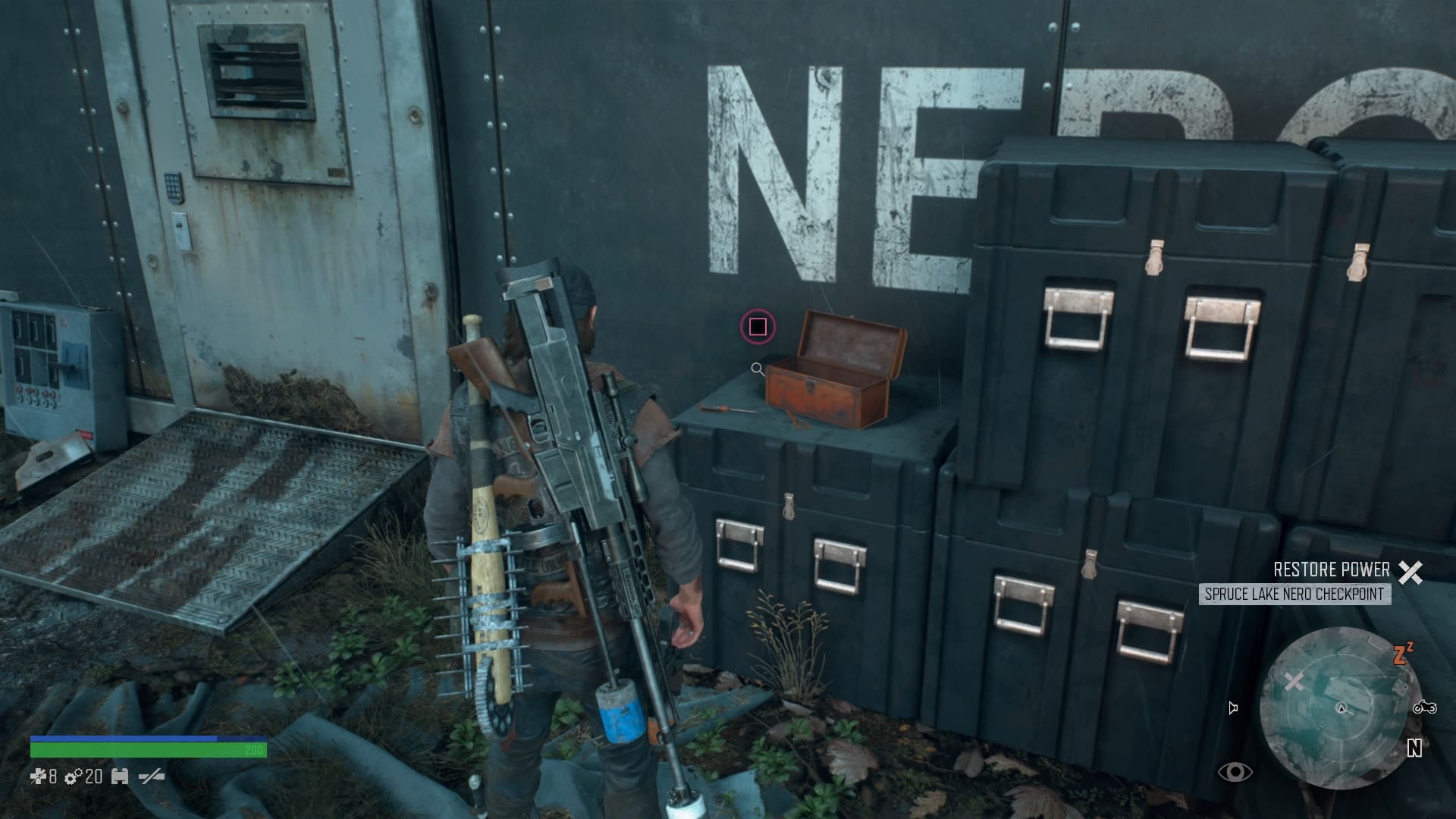
Task: Click the motorcycle icon beside the minimap
Action: [x=1425, y=708]
